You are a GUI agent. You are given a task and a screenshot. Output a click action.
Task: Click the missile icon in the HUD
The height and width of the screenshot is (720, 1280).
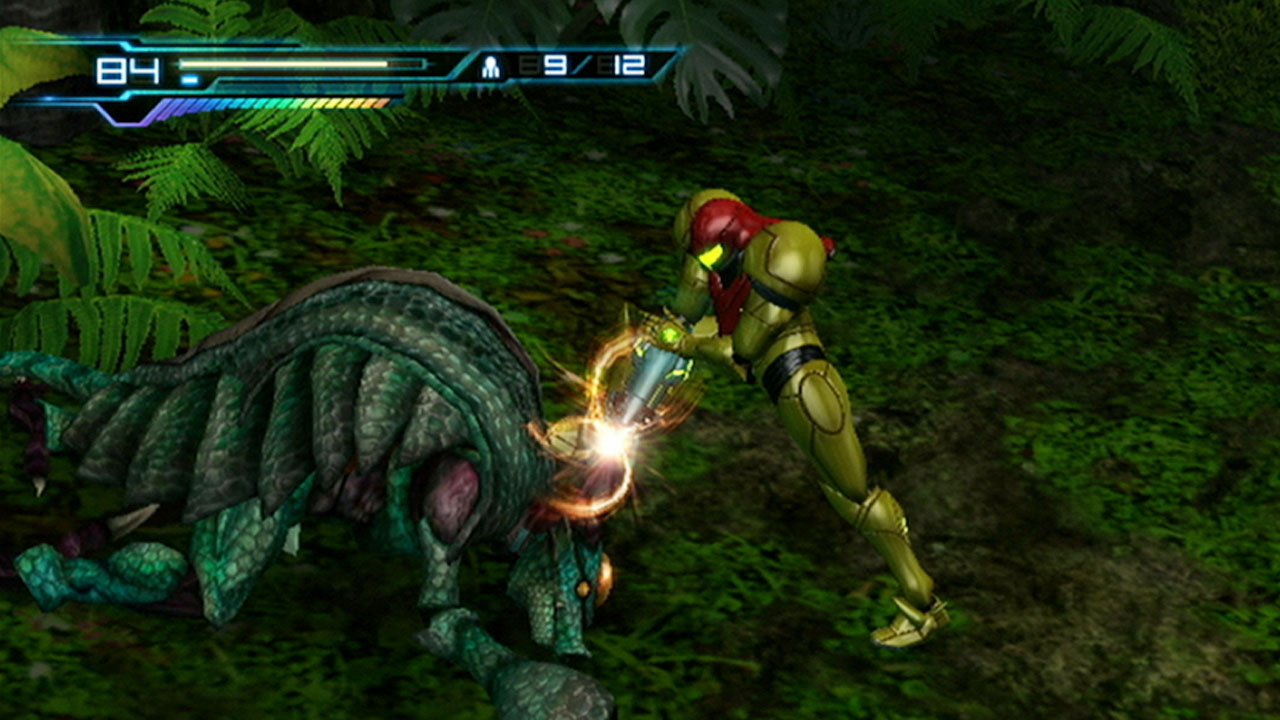point(490,67)
